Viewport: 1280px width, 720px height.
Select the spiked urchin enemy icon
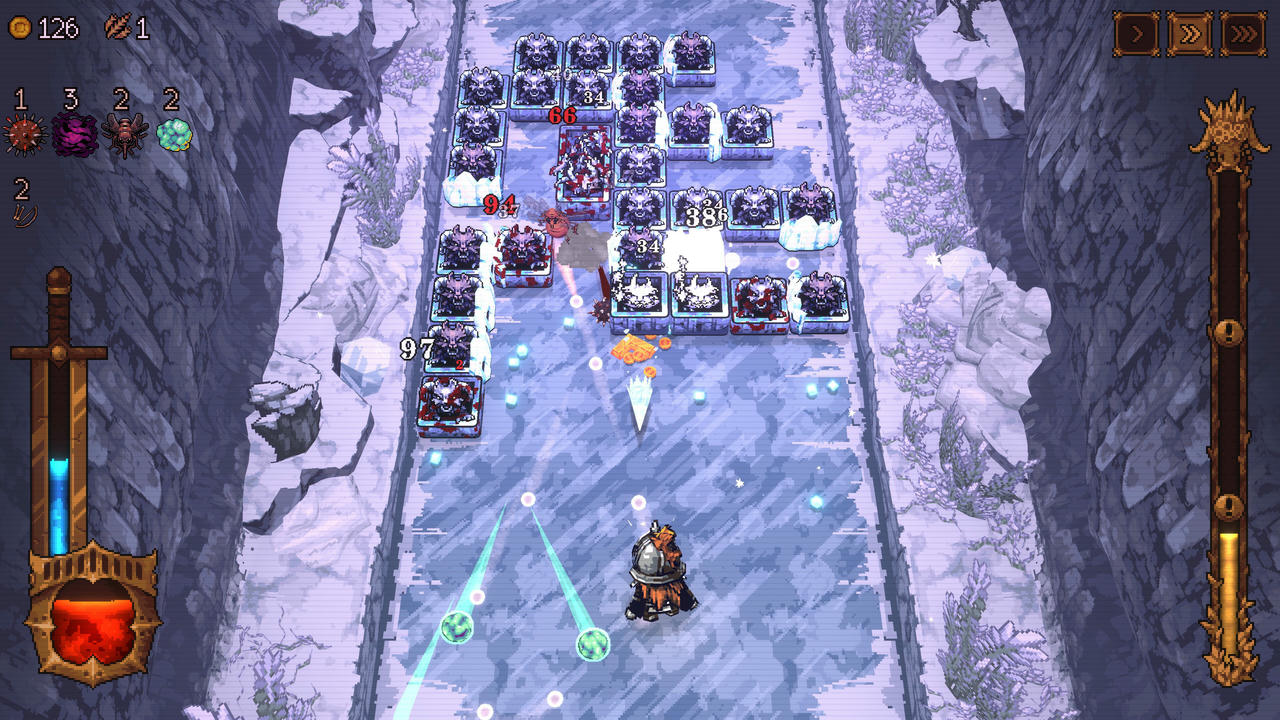(x=22, y=136)
